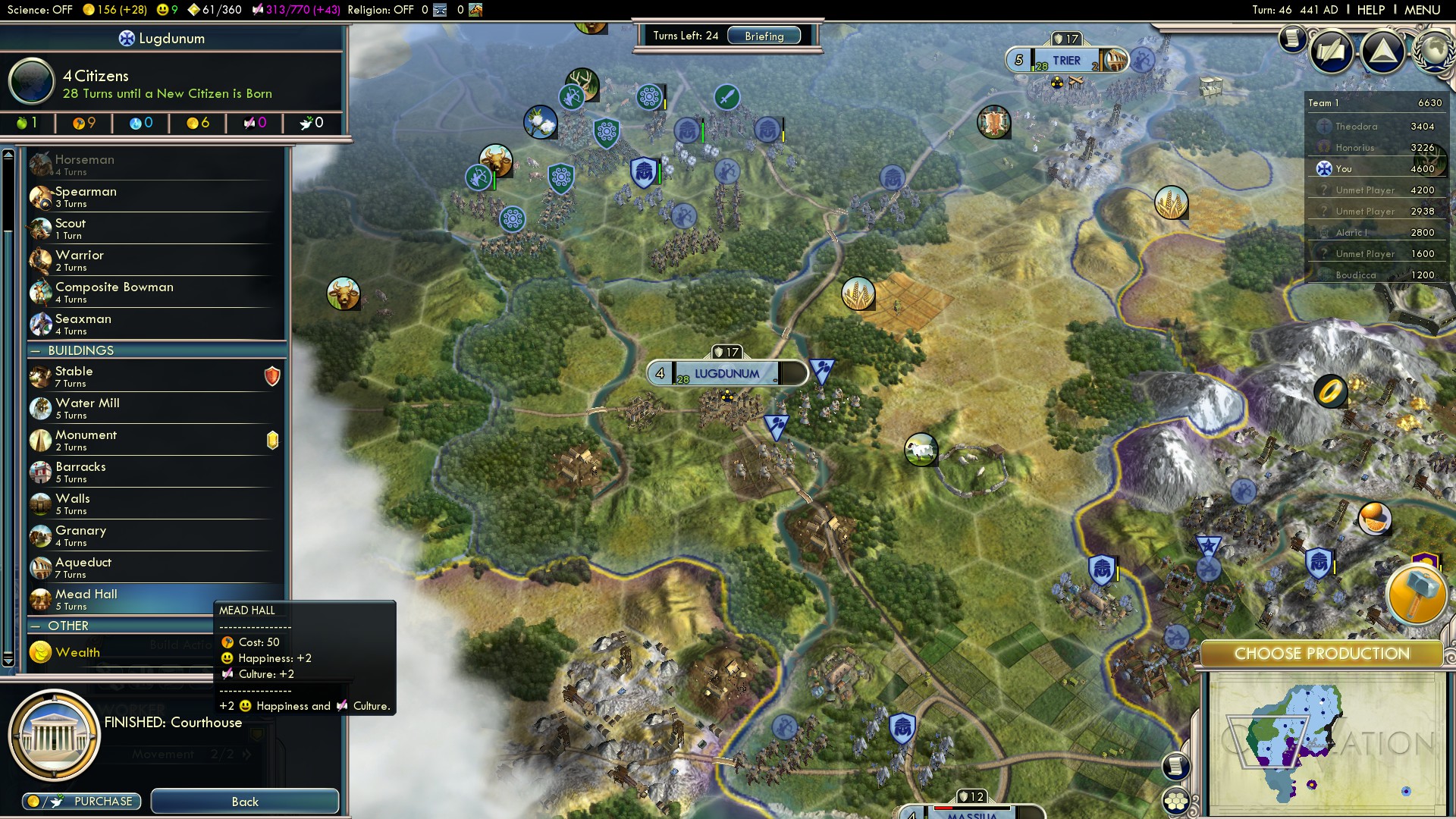Open the scenario Briefing
The height and width of the screenshot is (819, 1456).
(764, 36)
